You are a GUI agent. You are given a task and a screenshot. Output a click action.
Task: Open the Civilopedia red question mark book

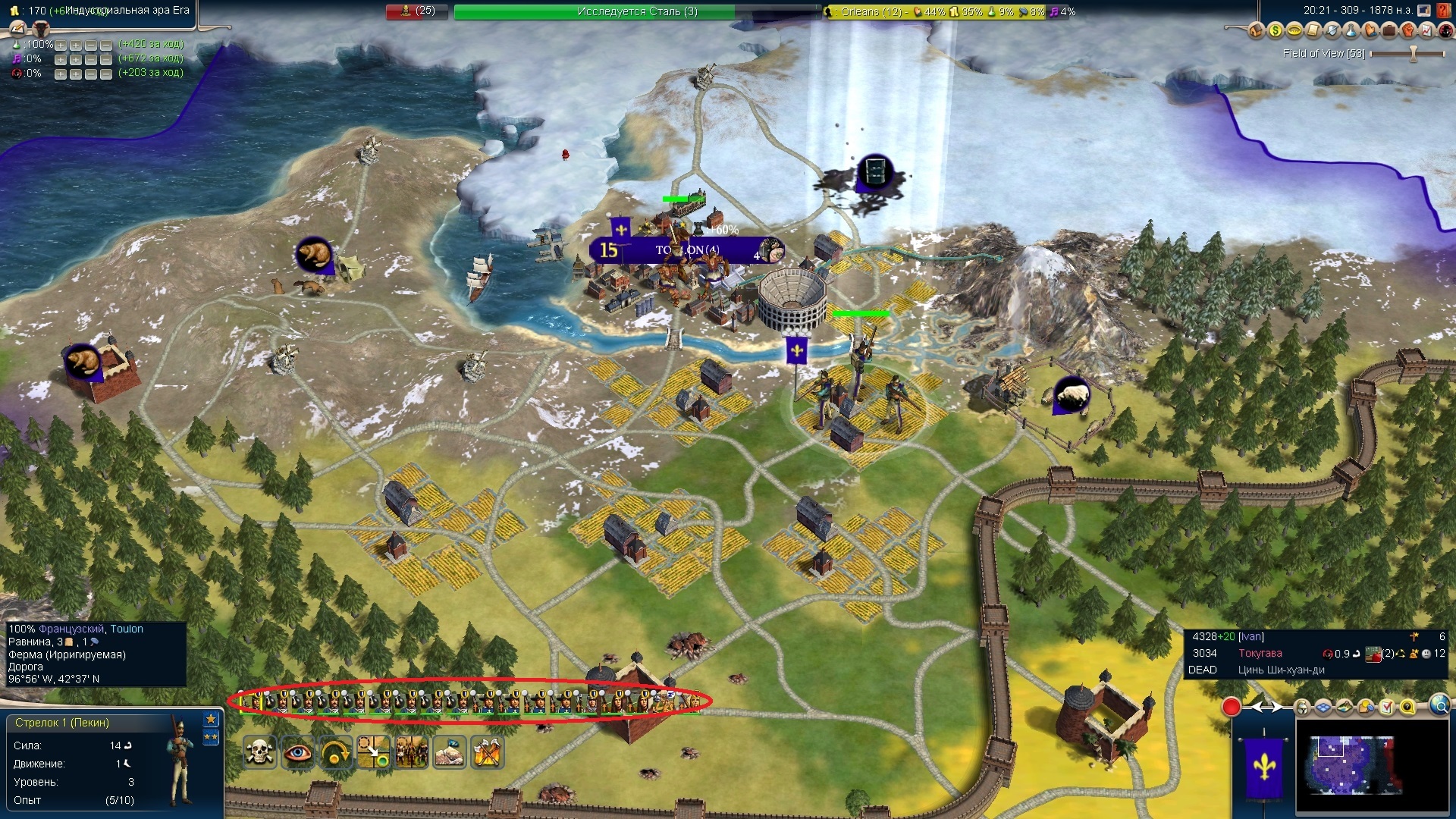click(x=1444, y=11)
